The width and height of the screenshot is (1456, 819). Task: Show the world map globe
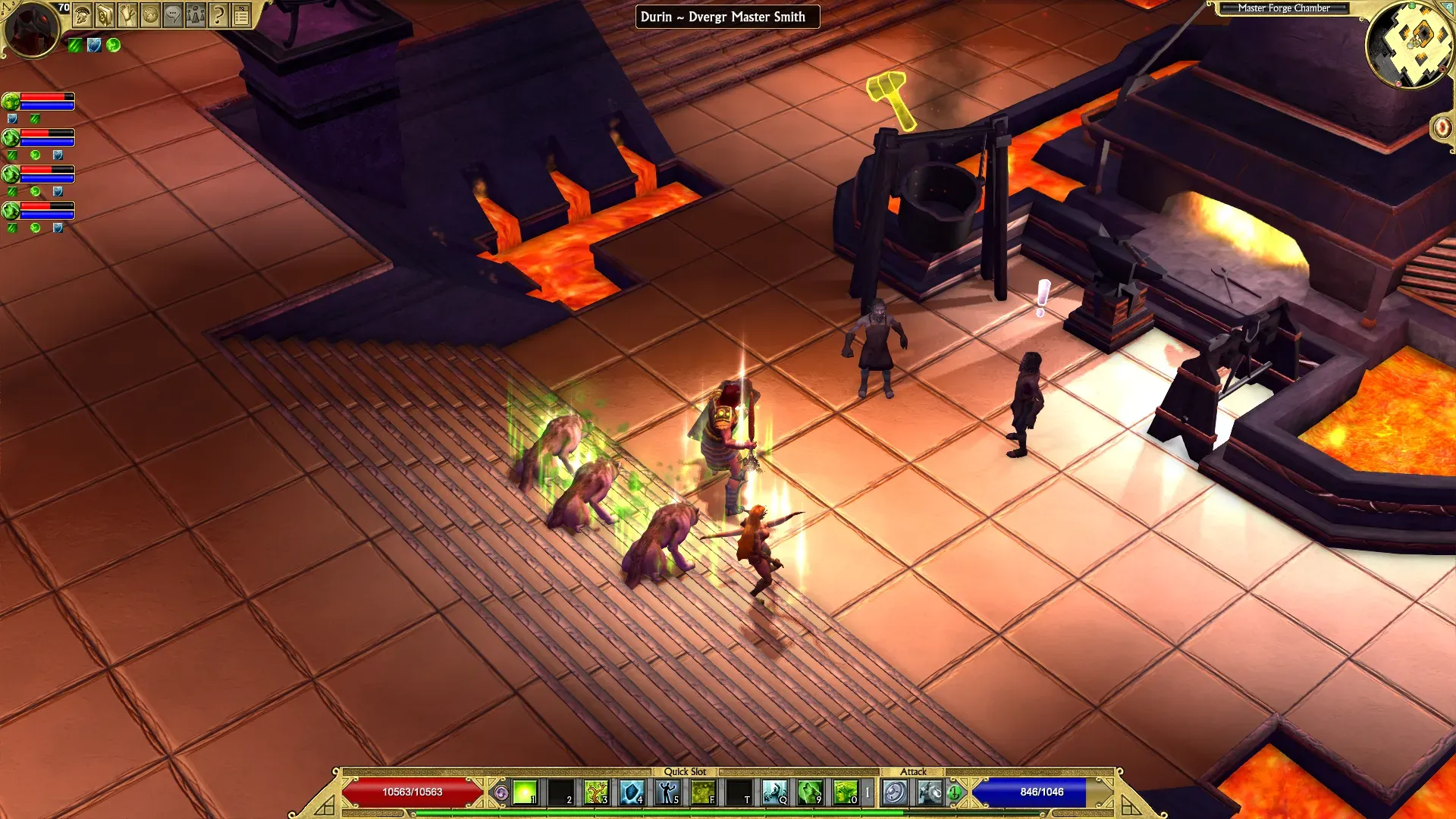[x=151, y=14]
